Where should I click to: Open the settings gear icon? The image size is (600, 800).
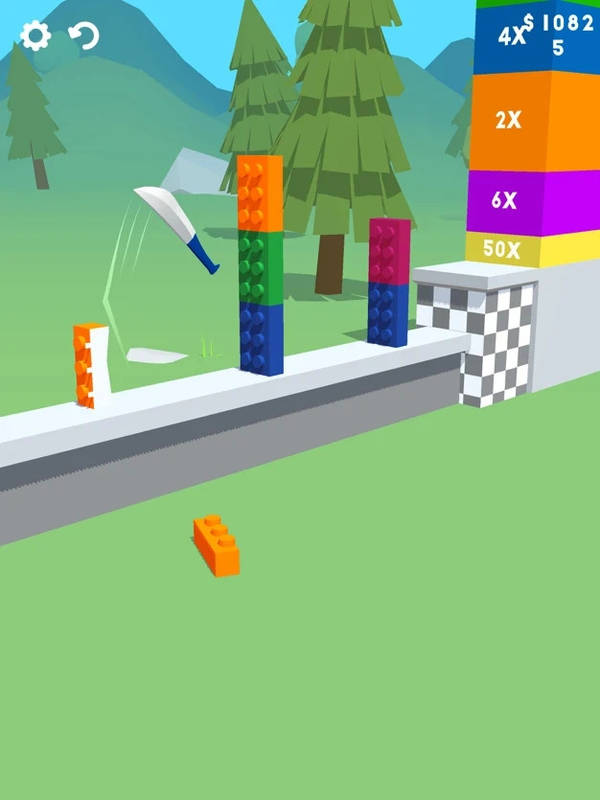pyautogui.click(x=35, y=37)
